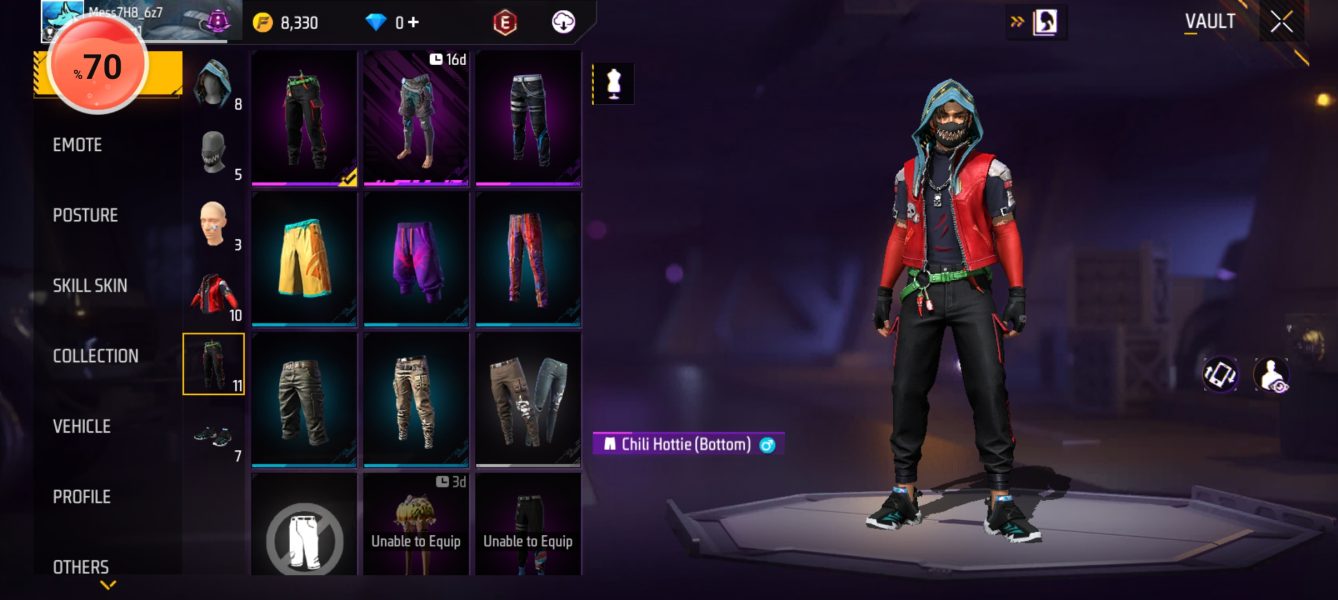Viewport: 1338px width, 600px height.
Task: Select the purple baggy pants
Action: coord(416,258)
